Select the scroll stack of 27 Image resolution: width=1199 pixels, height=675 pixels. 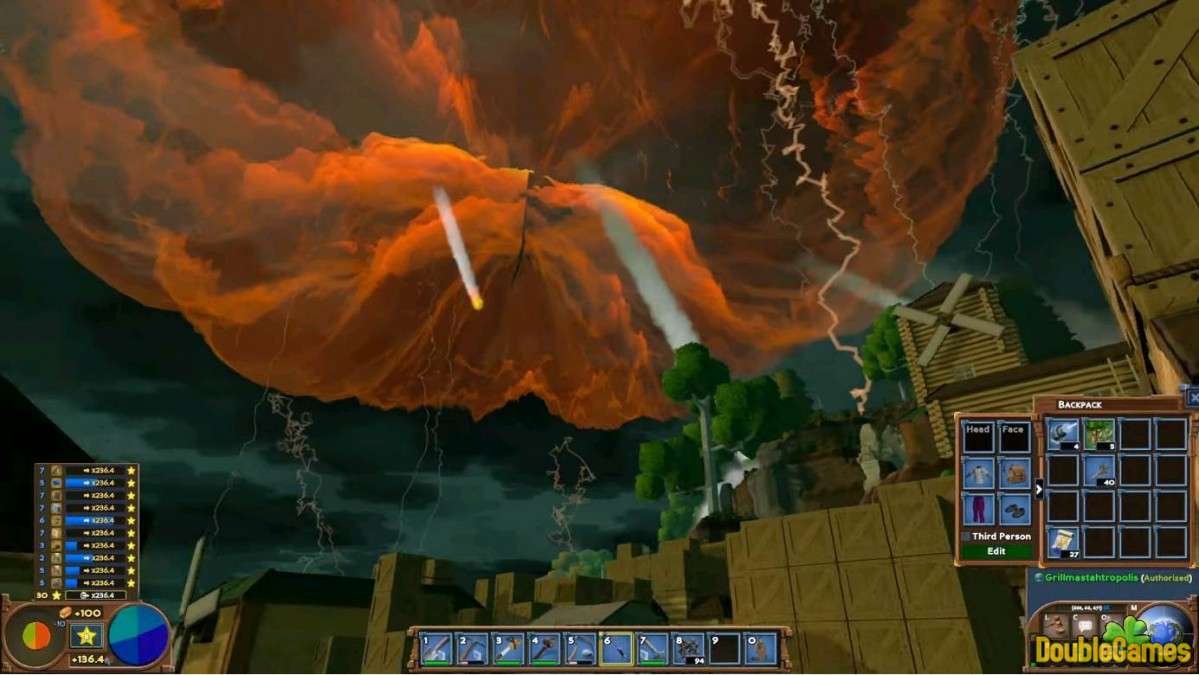(x=1063, y=542)
